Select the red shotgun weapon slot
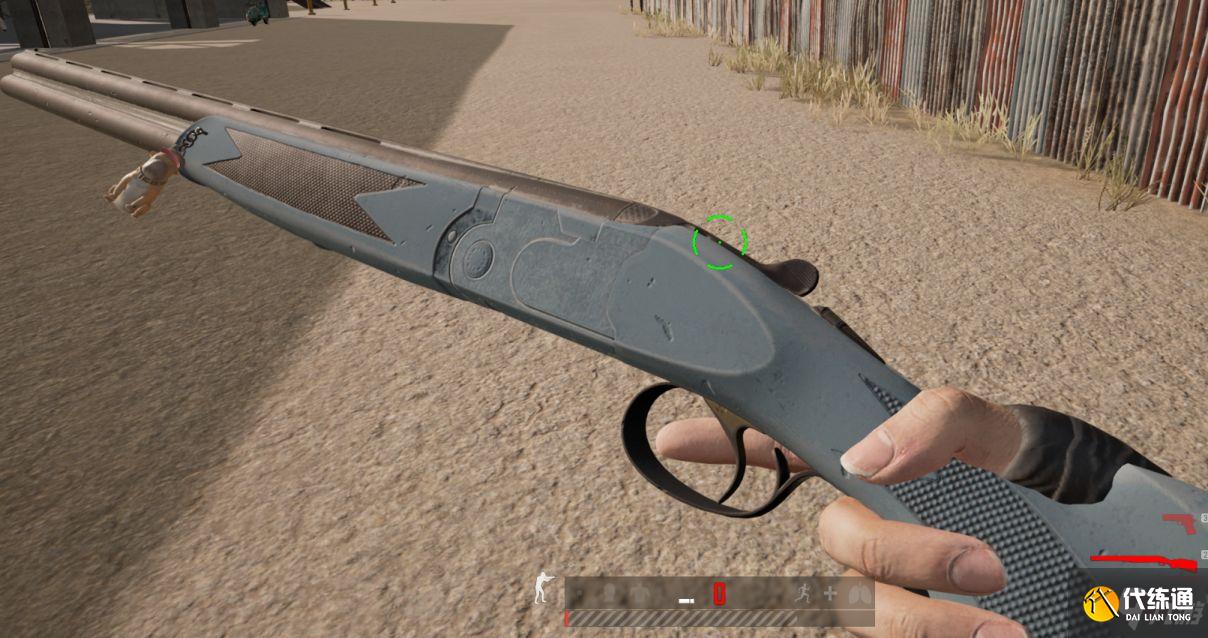Viewport: 1208px width, 638px height. point(1145,559)
